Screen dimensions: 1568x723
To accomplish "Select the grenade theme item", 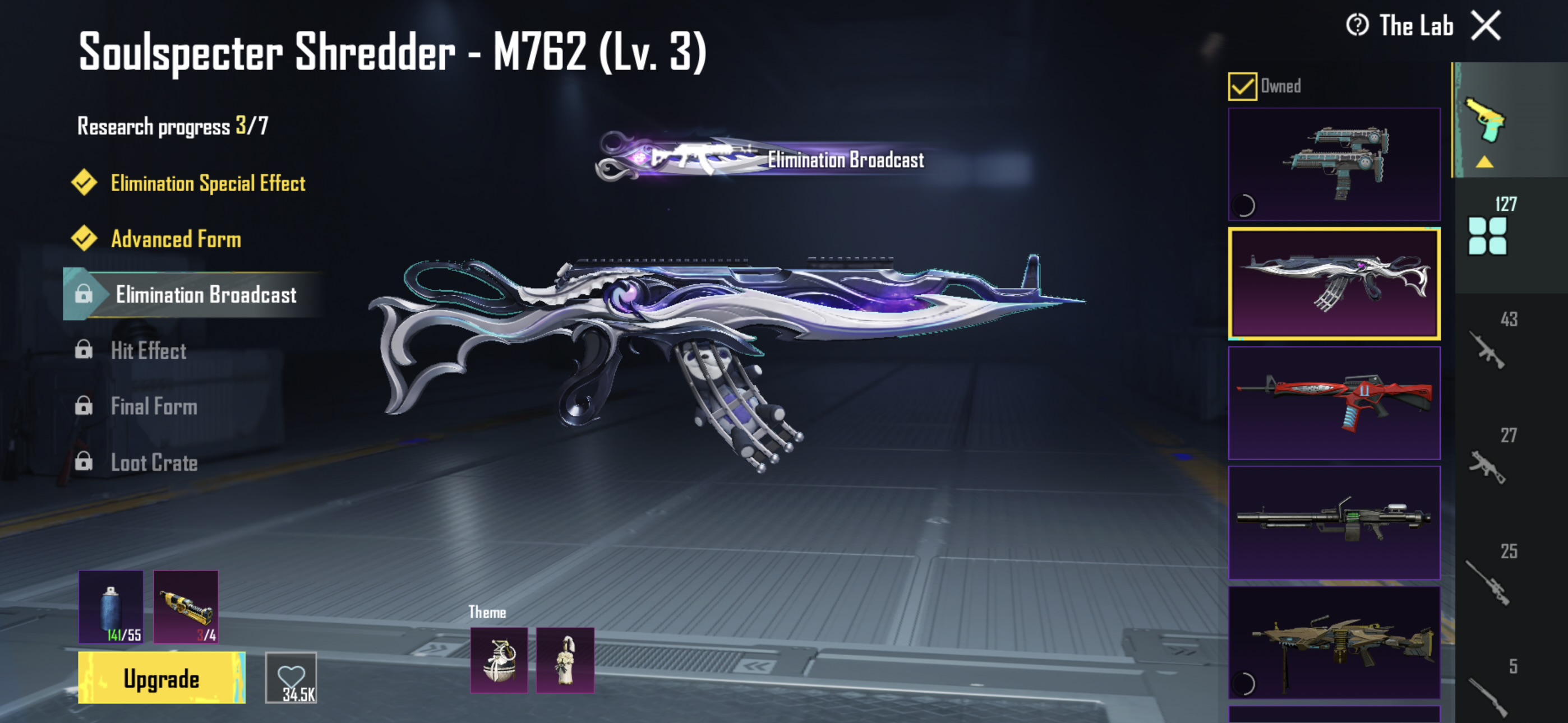I will point(499,660).
